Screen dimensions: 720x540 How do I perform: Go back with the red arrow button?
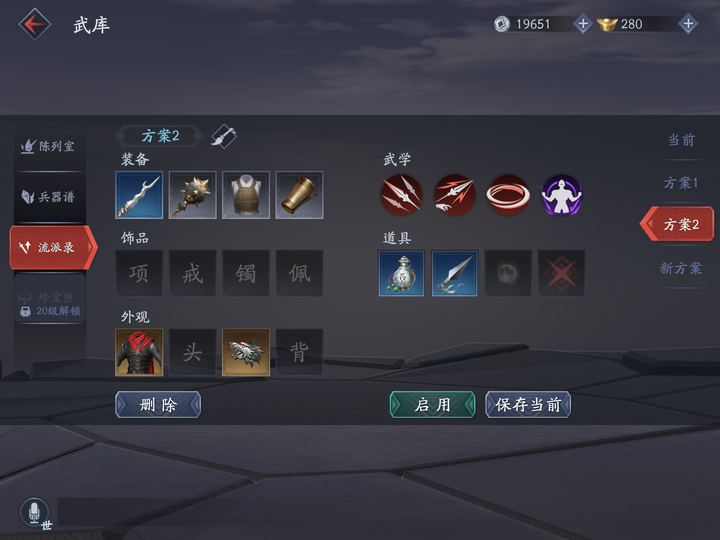35,24
